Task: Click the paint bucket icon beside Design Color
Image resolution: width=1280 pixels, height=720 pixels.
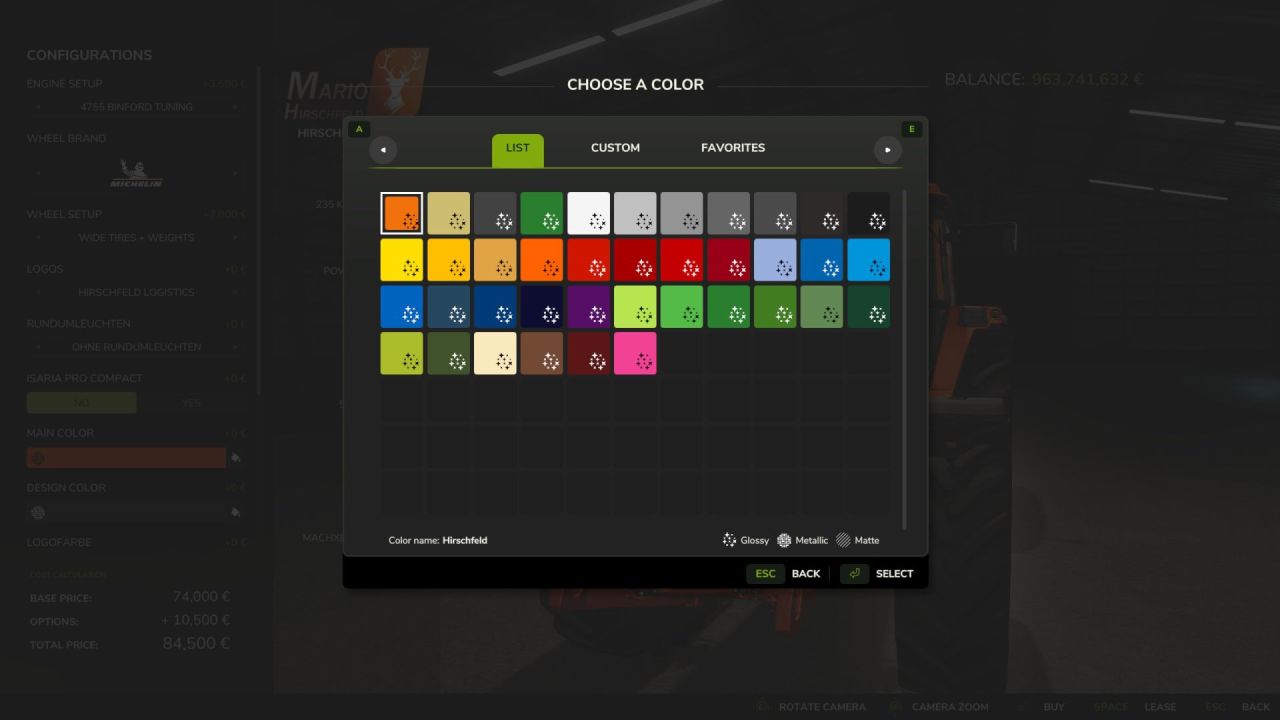Action: (237, 512)
